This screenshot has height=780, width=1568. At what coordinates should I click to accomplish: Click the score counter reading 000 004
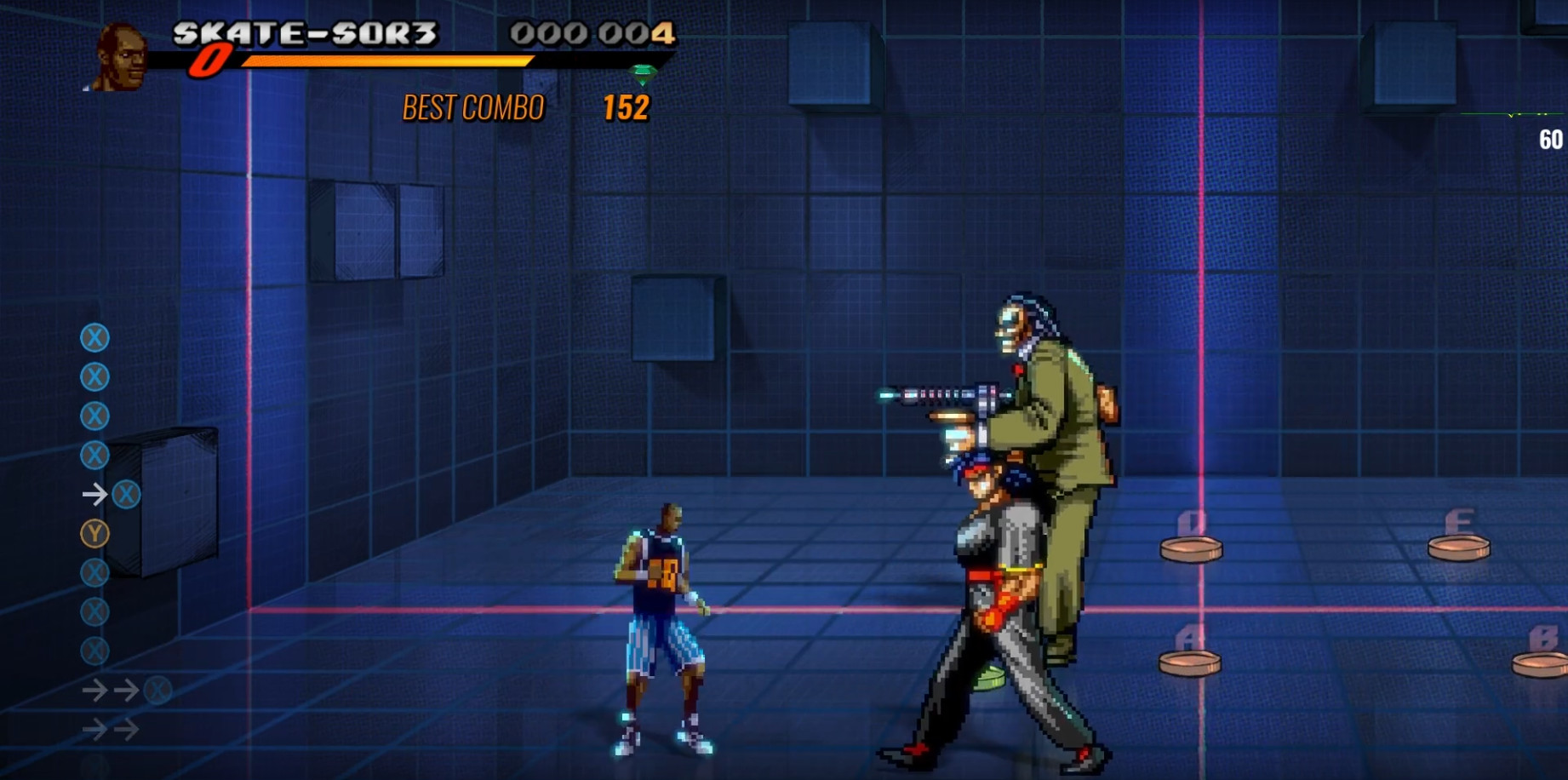[x=586, y=32]
